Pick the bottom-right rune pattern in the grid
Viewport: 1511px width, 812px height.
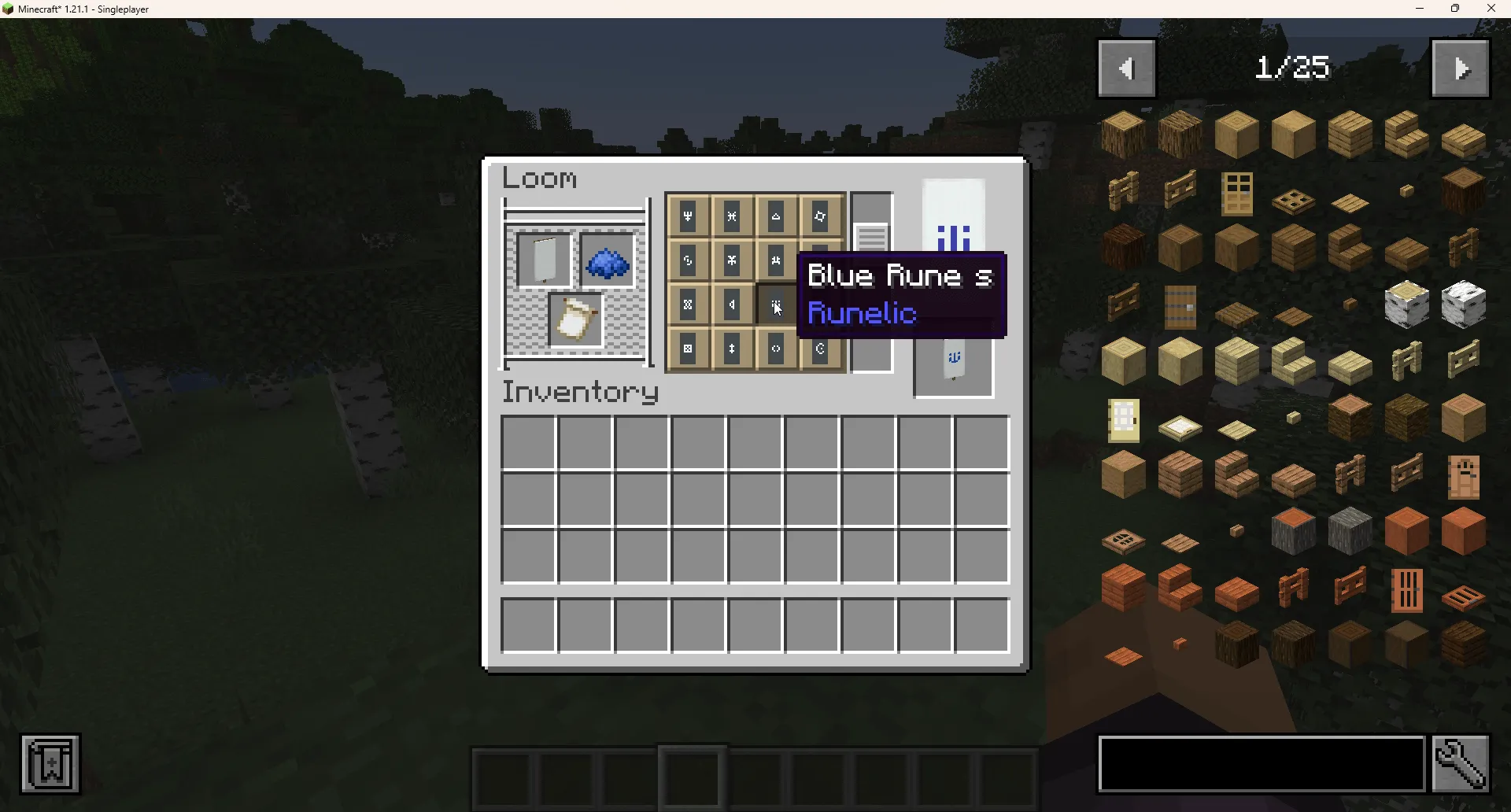tap(820, 349)
